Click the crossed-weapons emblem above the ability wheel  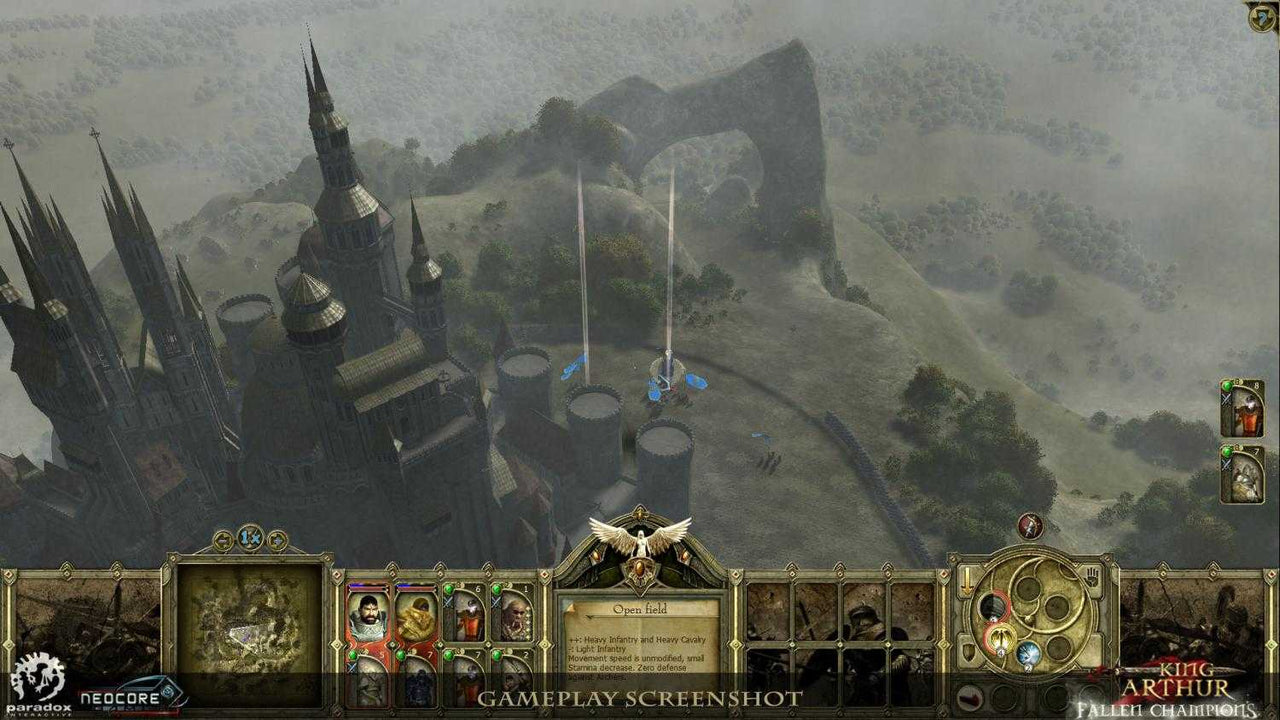(1029, 527)
